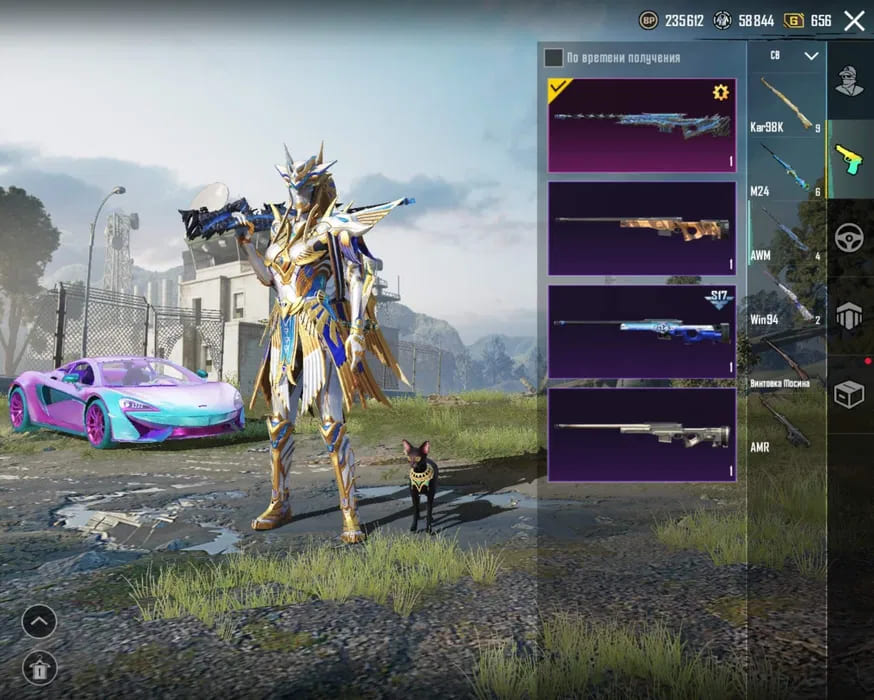
Task: Switch to the character outfit tab
Action: [x=849, y=81]
